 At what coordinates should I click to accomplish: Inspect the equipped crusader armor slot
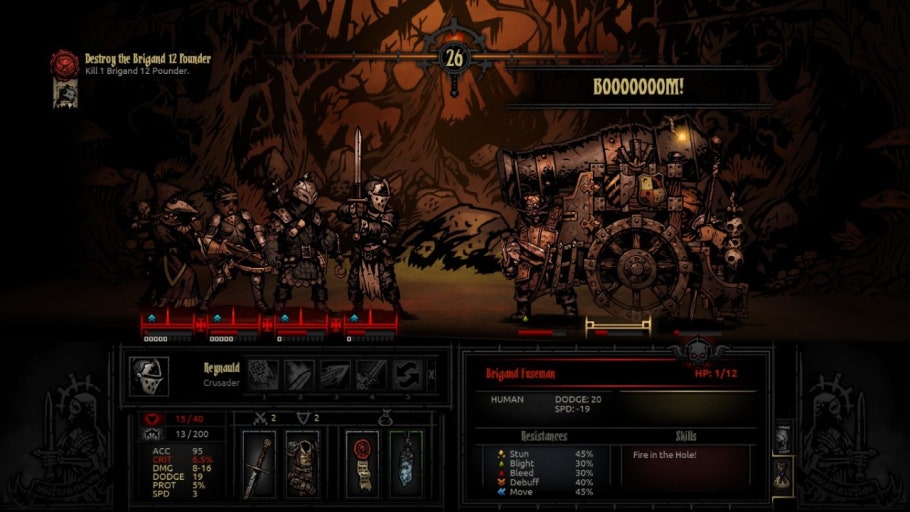(301, 463)
